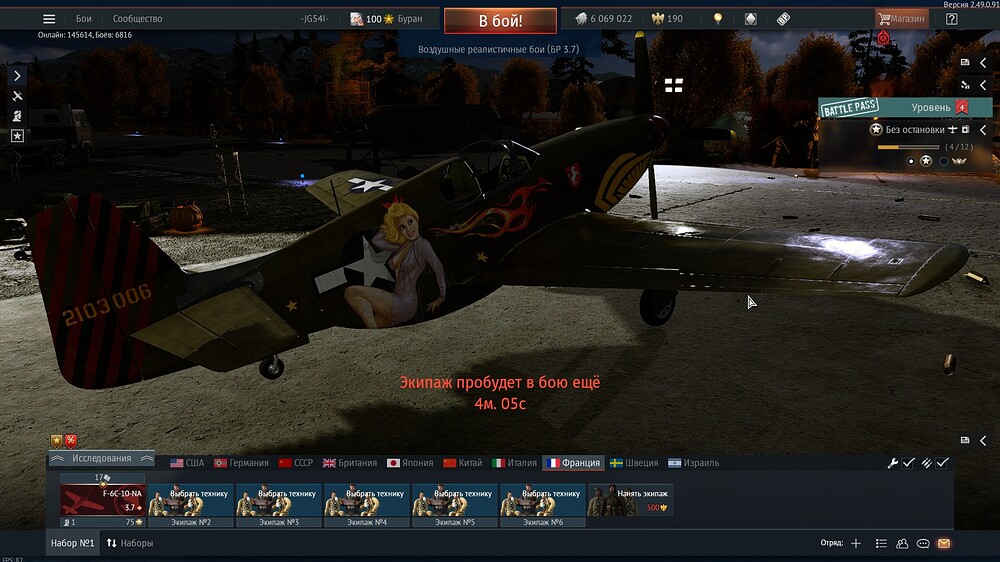This screenshot has height=562, width=1000.
Task: Open the Battle Pass level banner
Action: [x=893, y=107]
